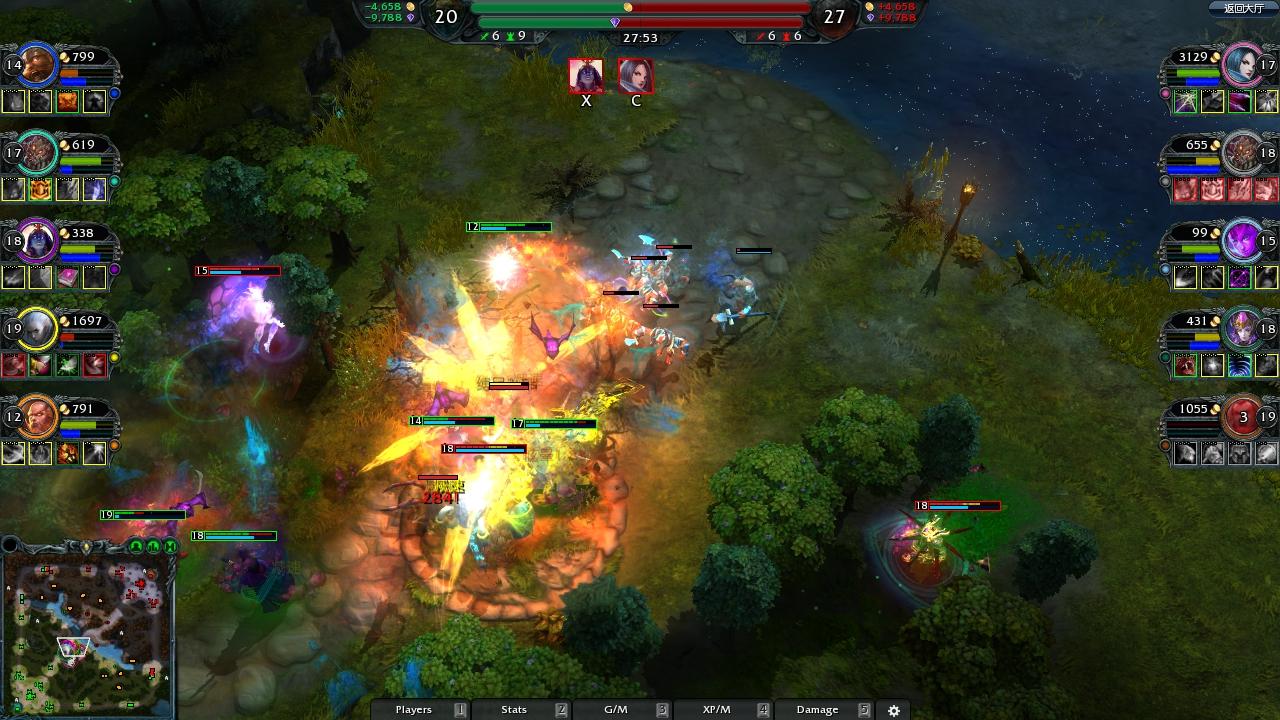Click the level 14 hero portrait on left panel
The height and width of the screenshot is (720, 1280).
(x=37, y=62)
